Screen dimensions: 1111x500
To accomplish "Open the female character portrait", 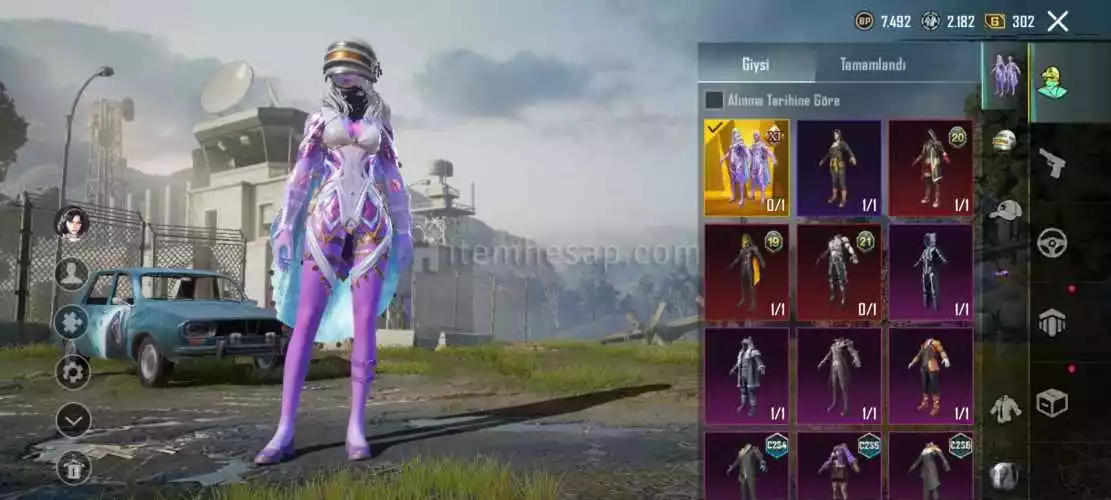I will point(72,222).
